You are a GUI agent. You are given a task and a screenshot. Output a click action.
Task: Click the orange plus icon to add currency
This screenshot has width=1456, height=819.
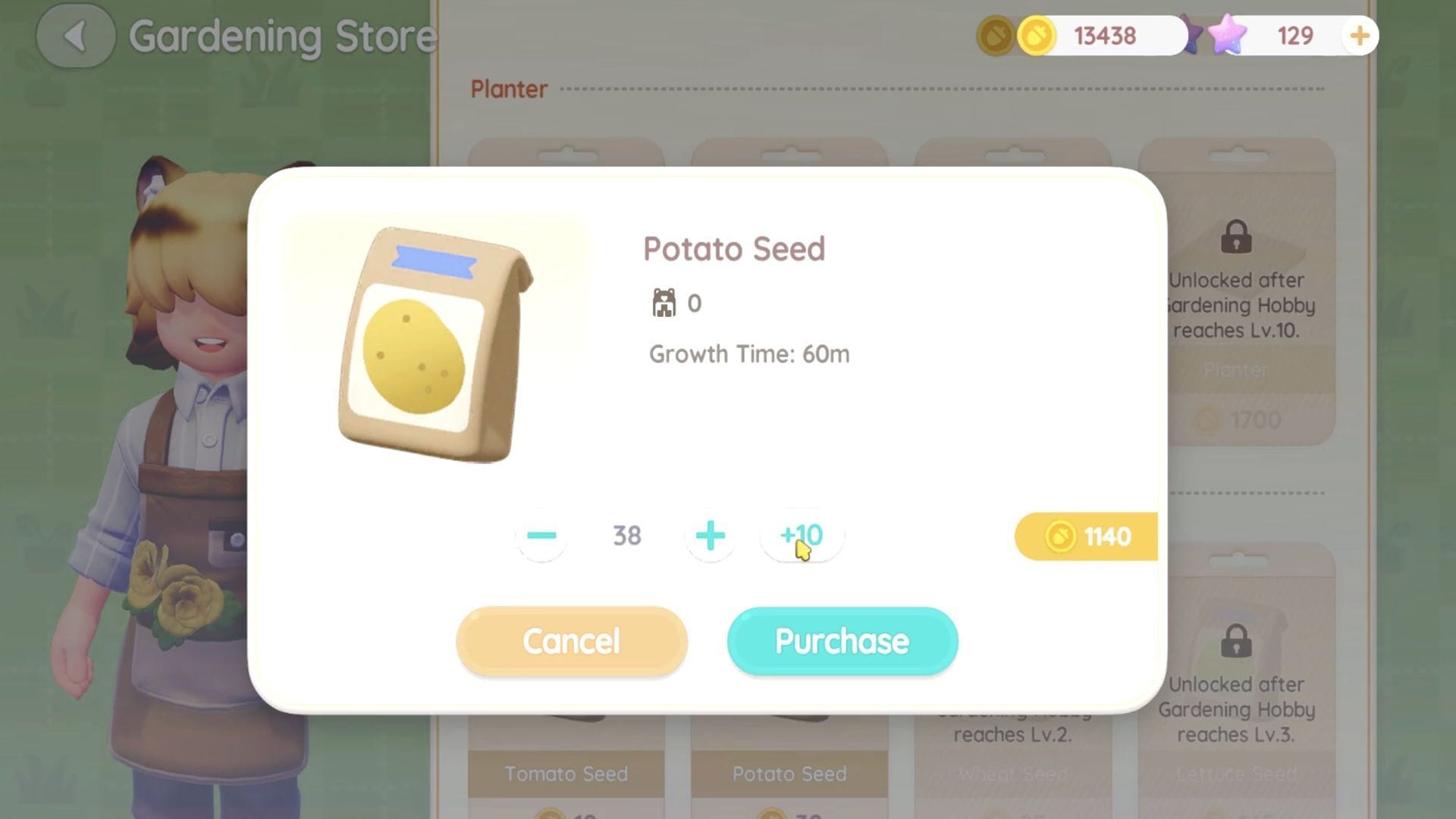coord(1359,35)
